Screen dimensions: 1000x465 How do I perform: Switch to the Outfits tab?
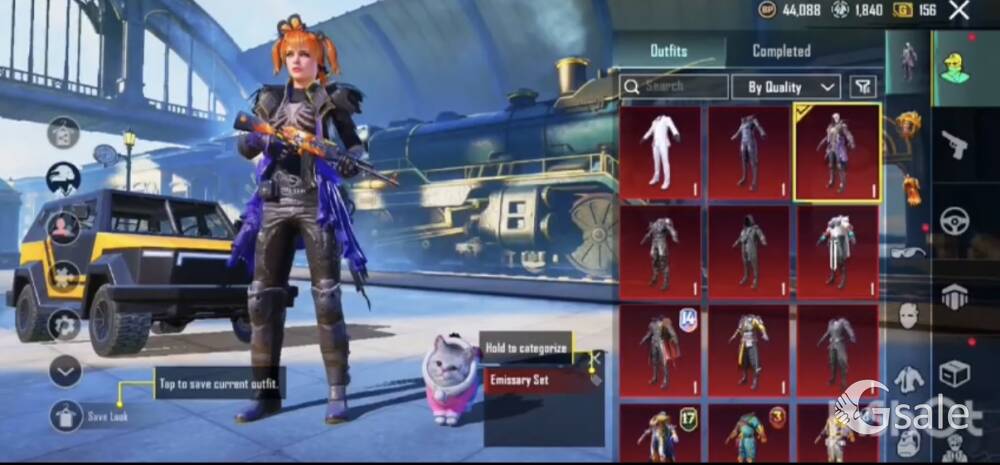point(668,51)
